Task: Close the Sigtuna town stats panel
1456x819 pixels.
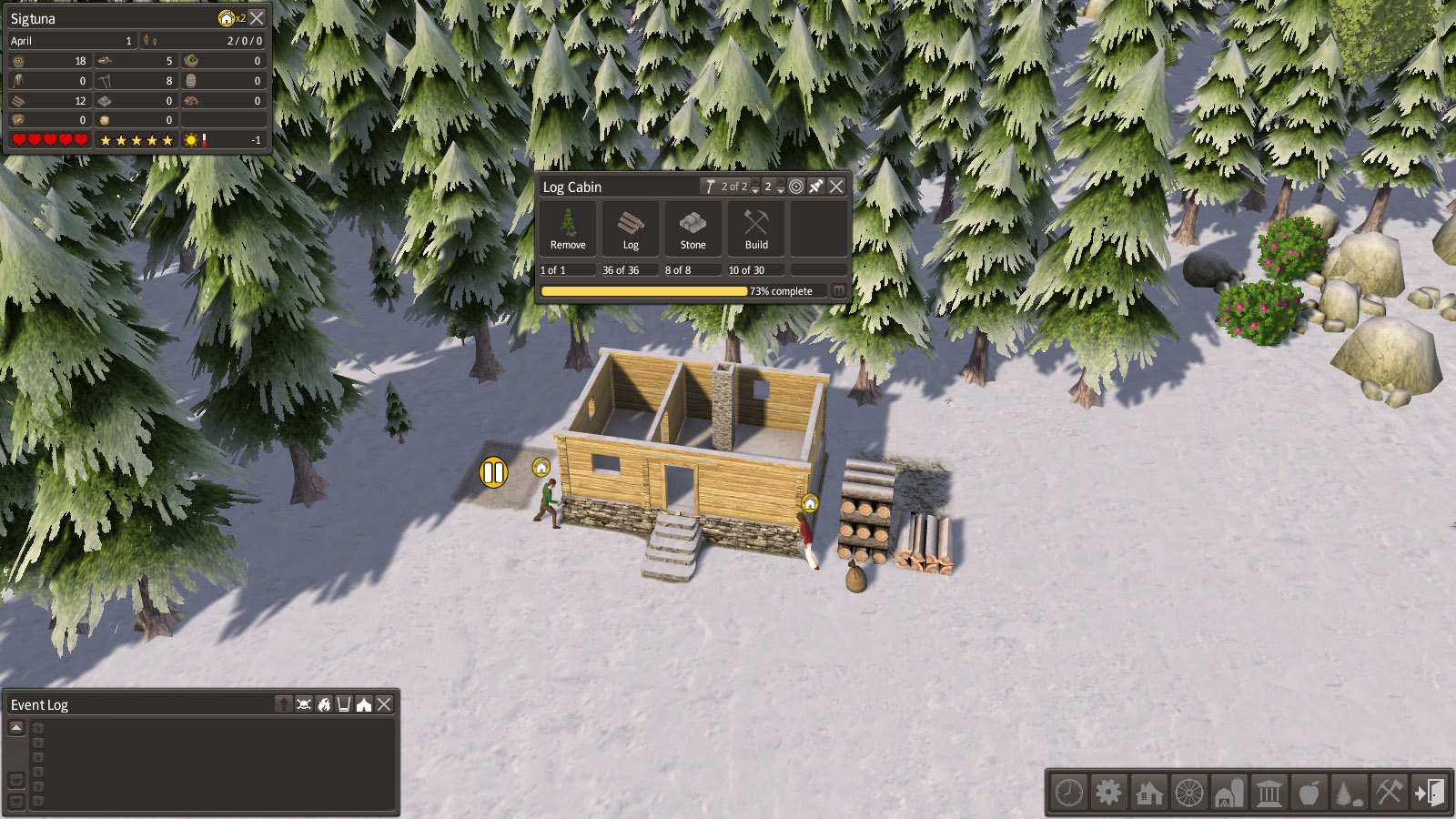Action: (258, 18)
